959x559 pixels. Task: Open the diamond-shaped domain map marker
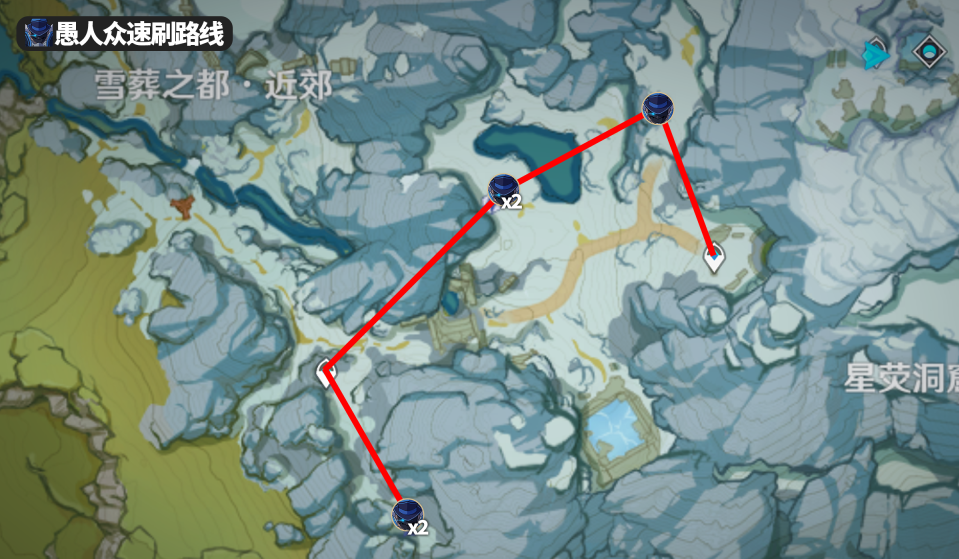pos(929,51)
